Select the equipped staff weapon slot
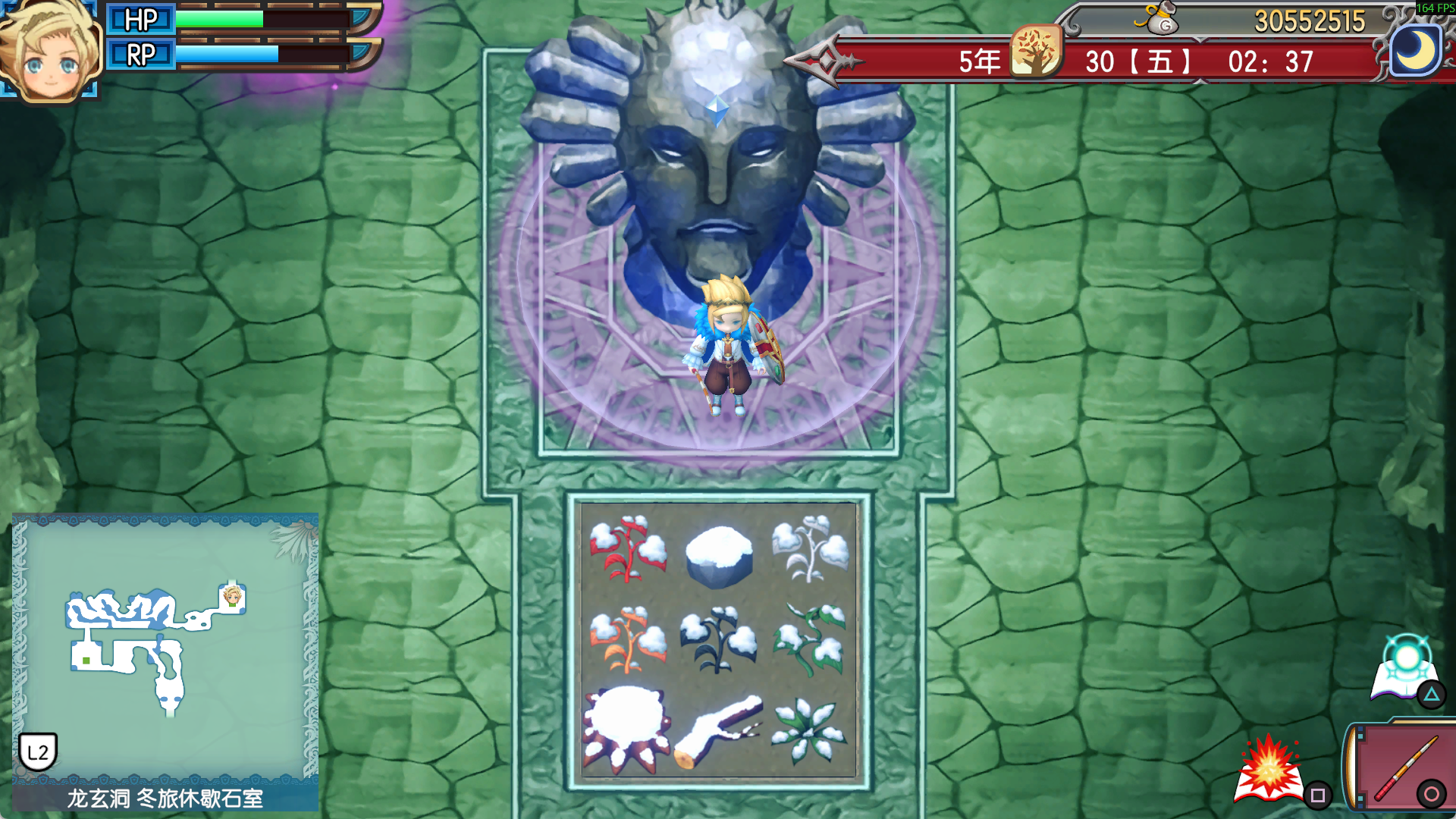The width and height of the screenshot is (1456, 819). point(1403,767)
